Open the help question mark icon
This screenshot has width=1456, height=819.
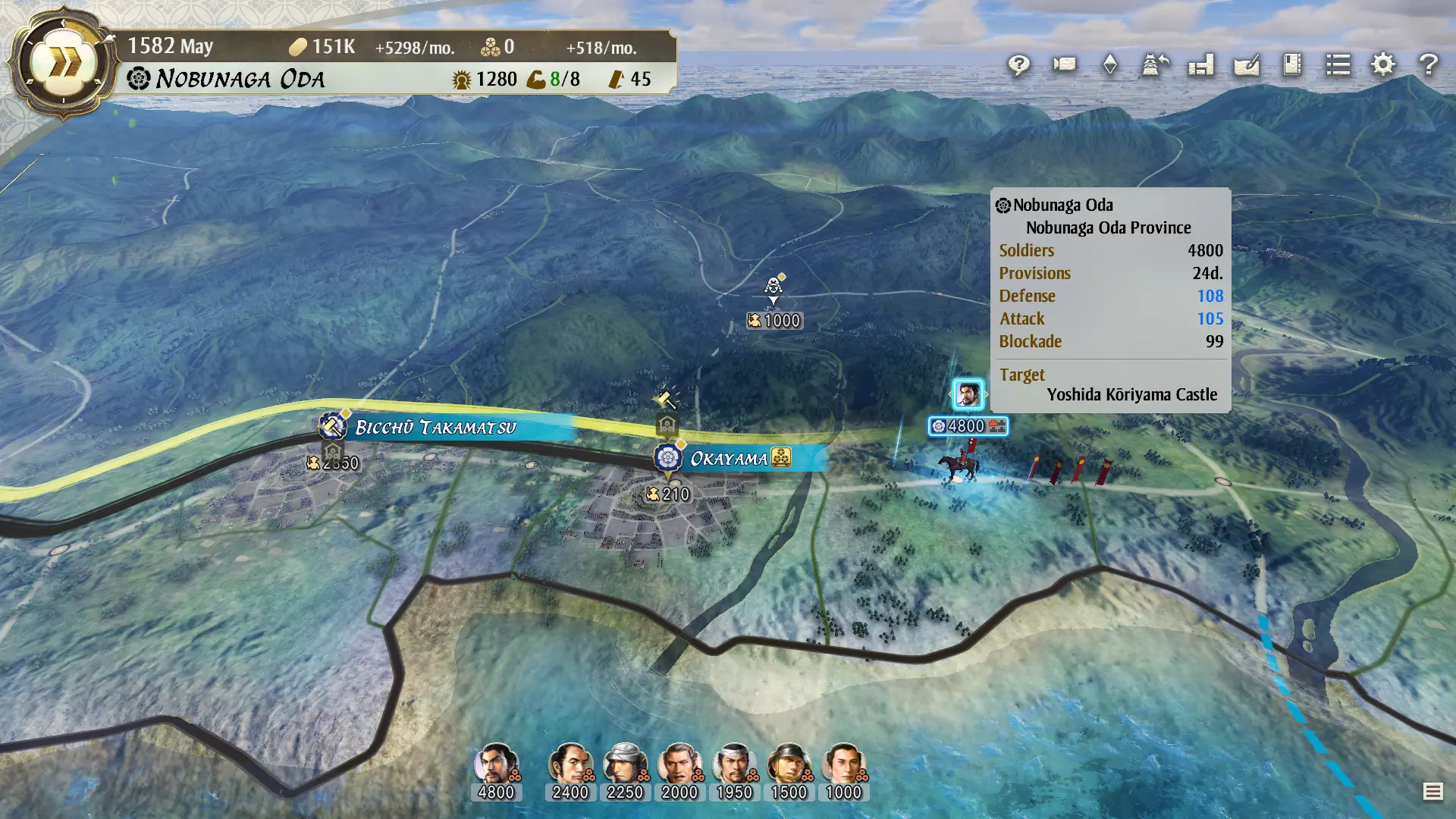click(1429, 66)
